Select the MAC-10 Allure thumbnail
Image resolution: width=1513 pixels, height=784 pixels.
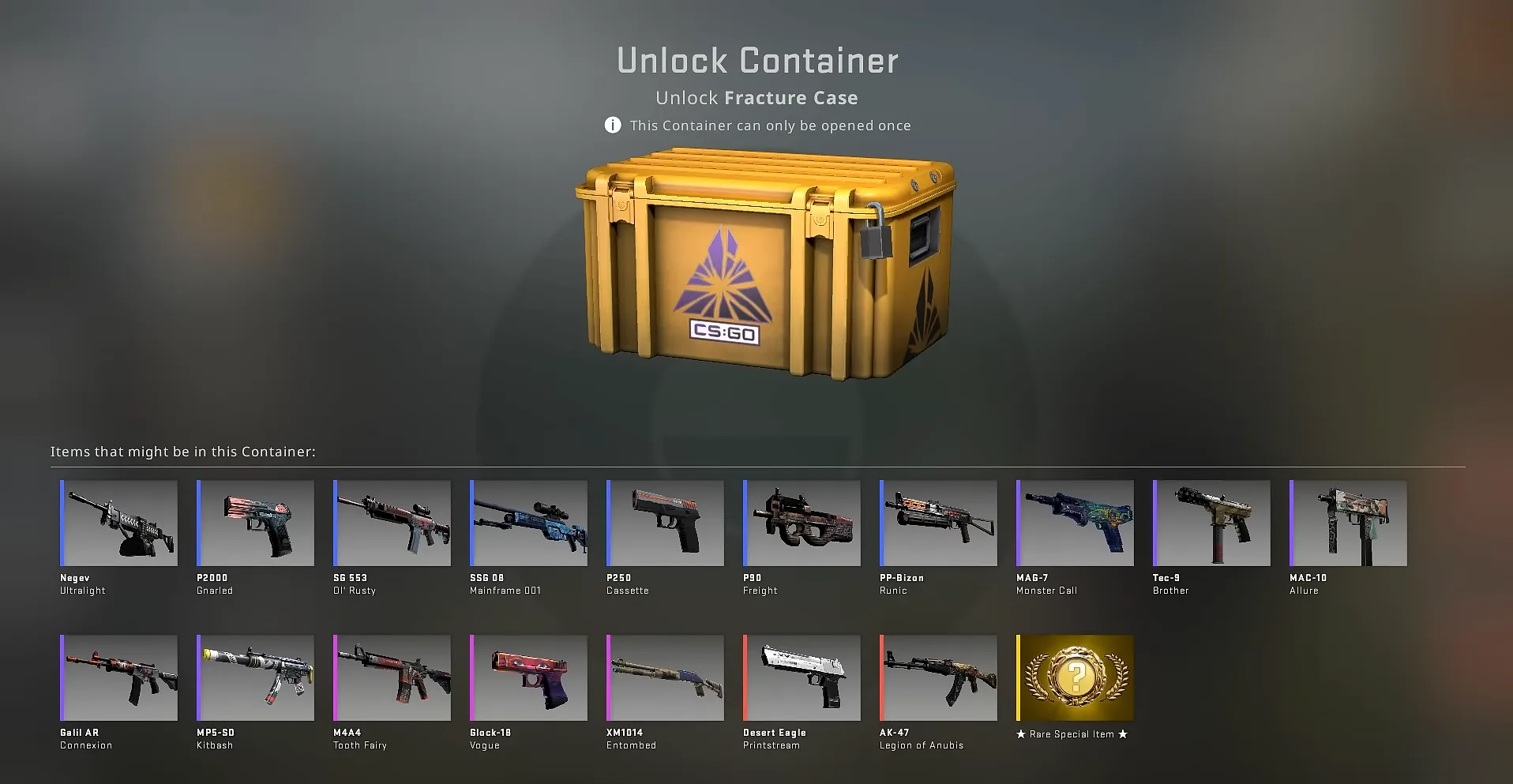[1347, 523]
